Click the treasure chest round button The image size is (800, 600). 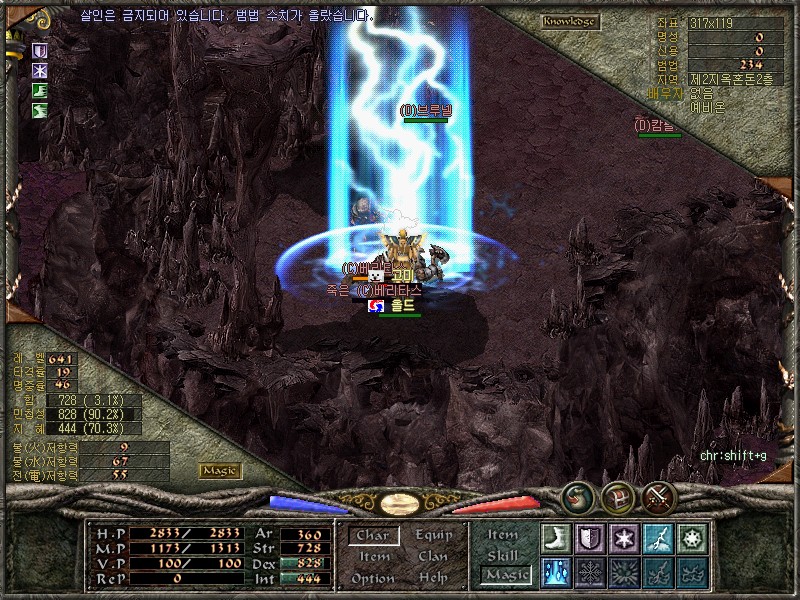pyautogui.click(x=618, y=497)
